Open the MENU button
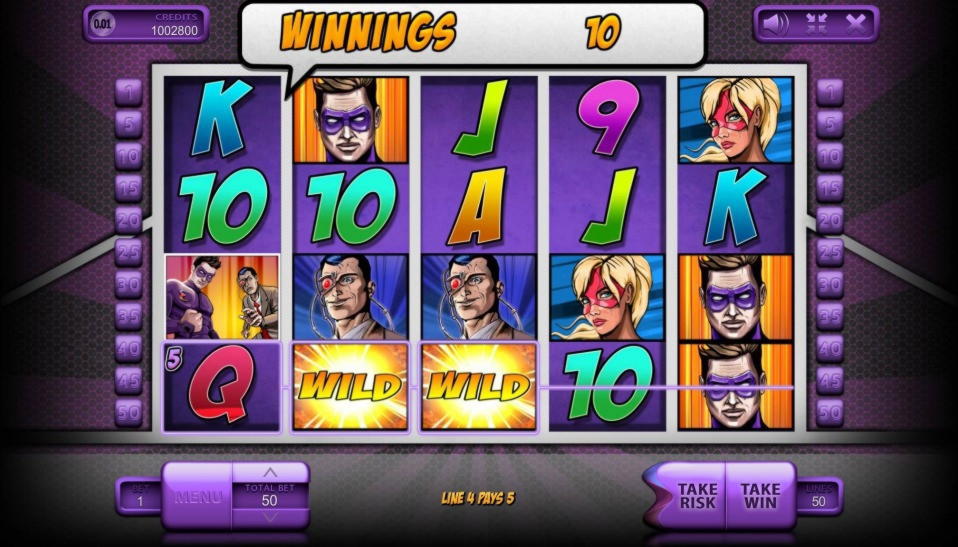The height and width of the screenshot is (547, 958). point(197,495)
